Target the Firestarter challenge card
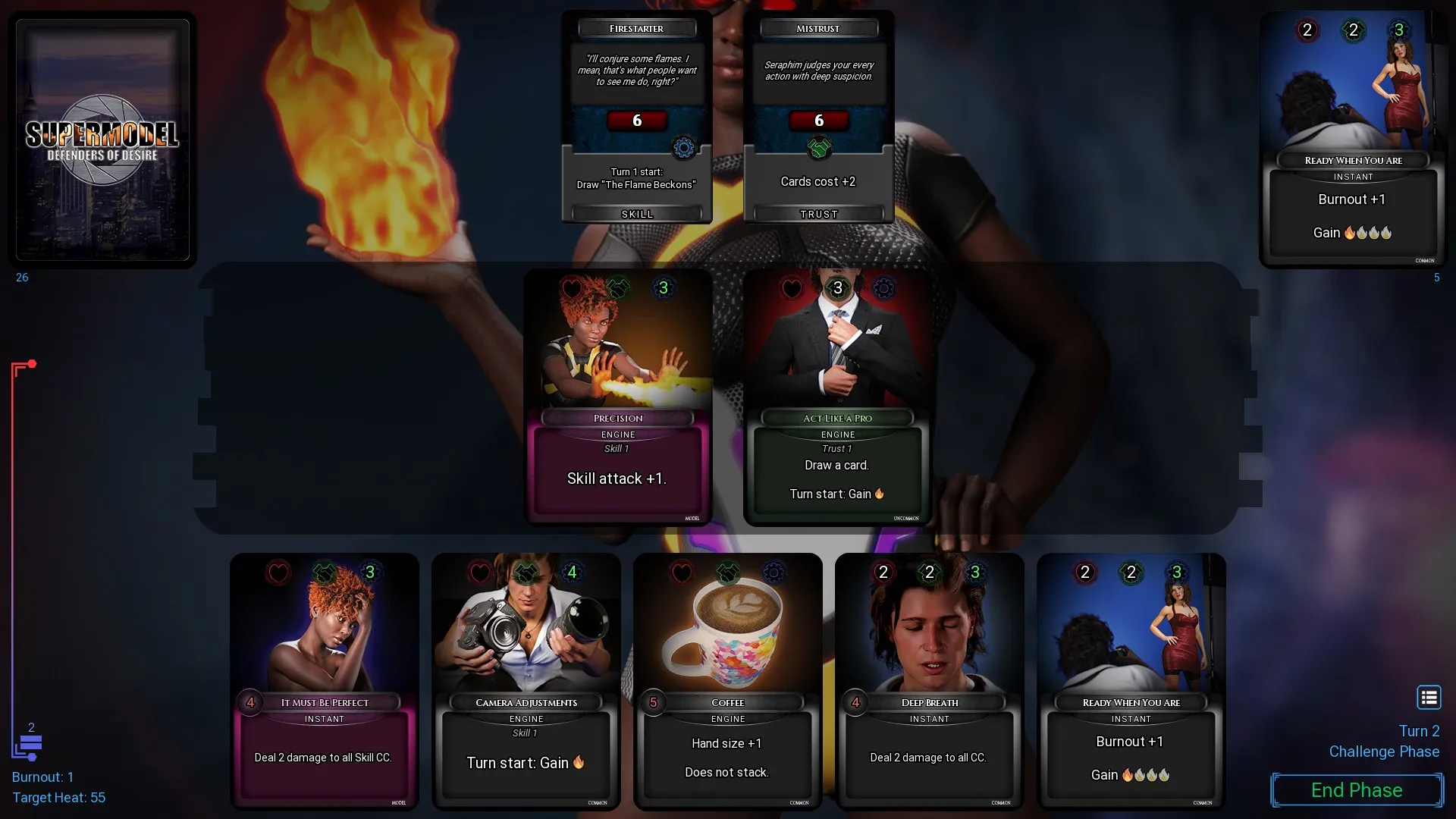Image resolution: width=1456 pixels, height=819 pixels. point(637,116)
